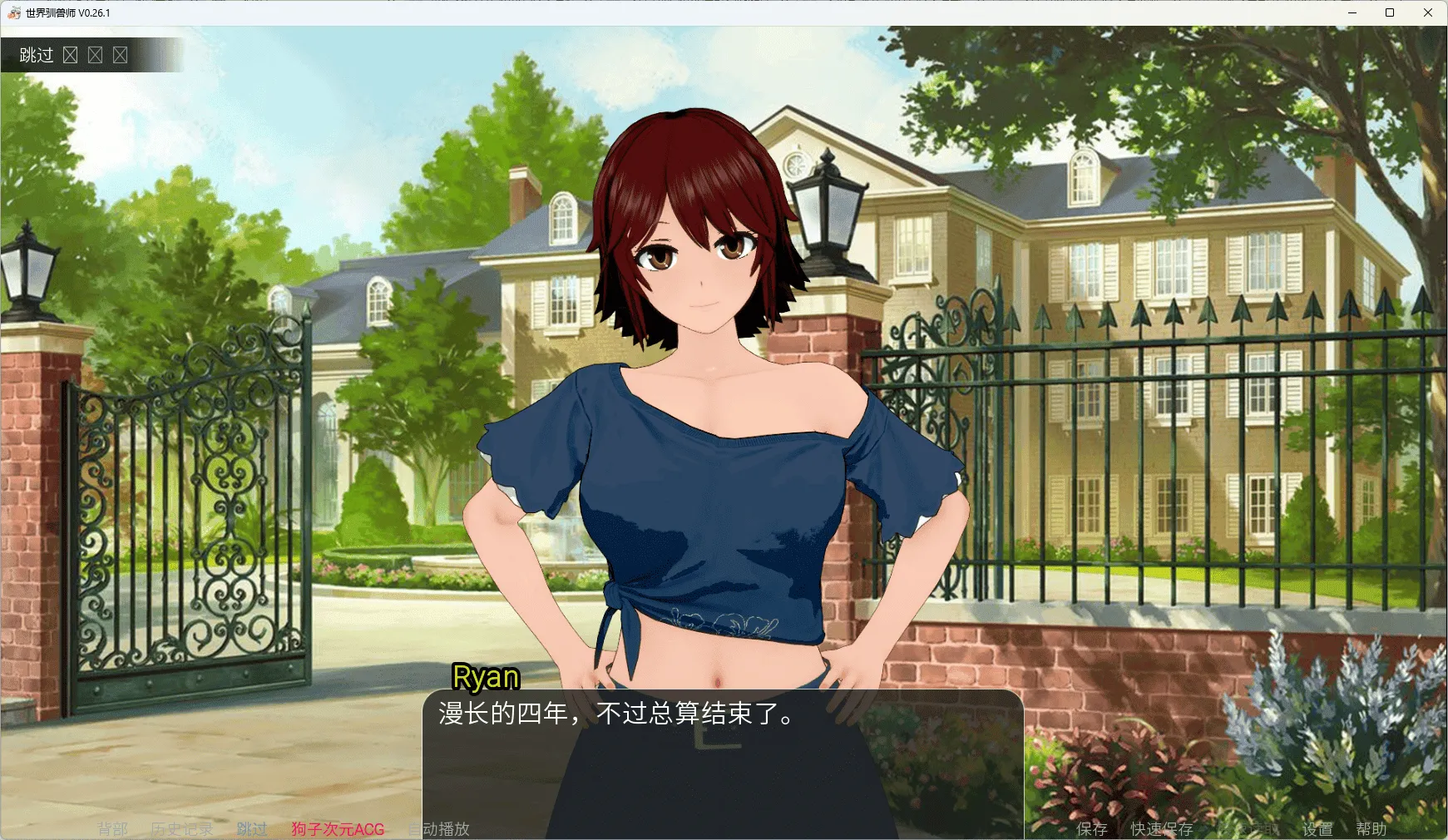Select 保存 from the bottom-right quick menu
The width and height of the screenshot is (1448, 840).
pyautogui.click(x=1092, y=828)
